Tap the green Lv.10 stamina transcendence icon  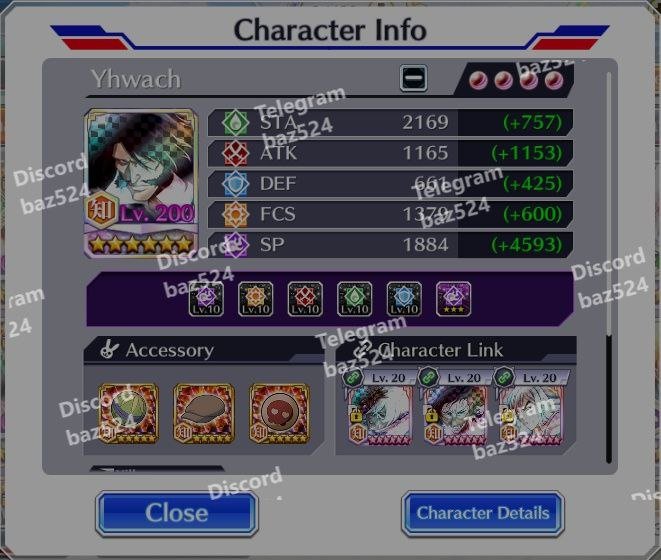[354, 299]
